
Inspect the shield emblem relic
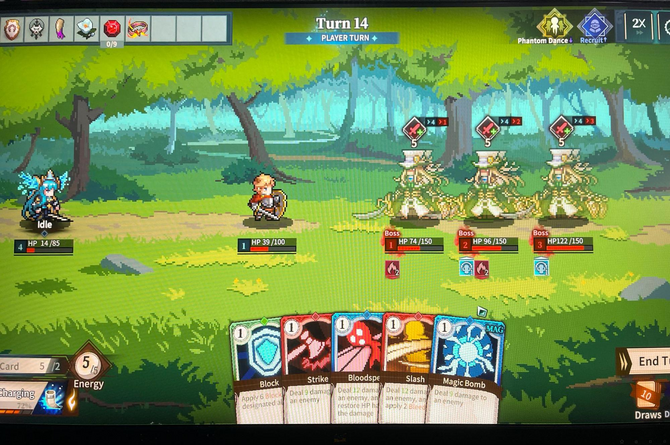[x=14, y=29]
